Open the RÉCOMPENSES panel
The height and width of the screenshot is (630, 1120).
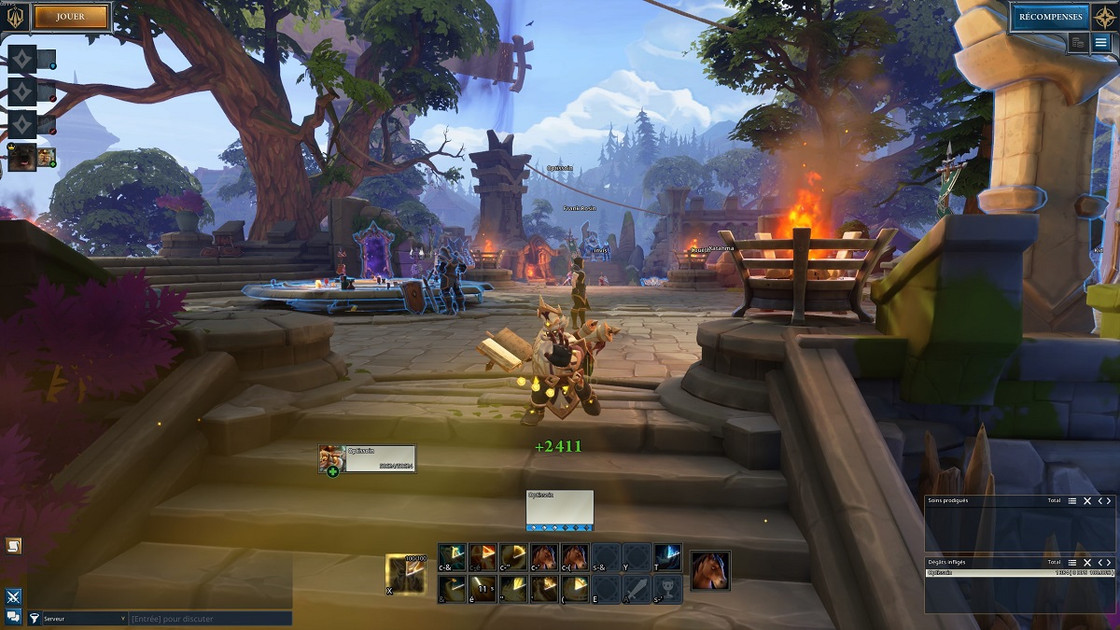(1049, 16)
